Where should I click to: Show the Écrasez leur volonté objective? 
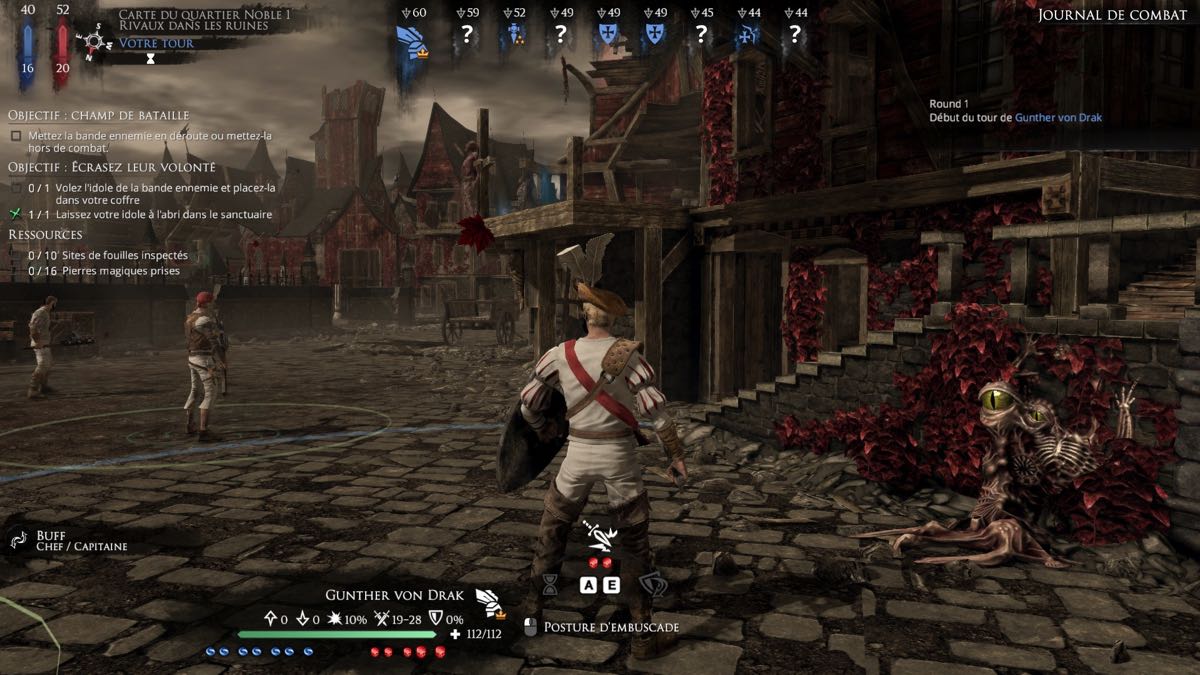click(111, 166)
